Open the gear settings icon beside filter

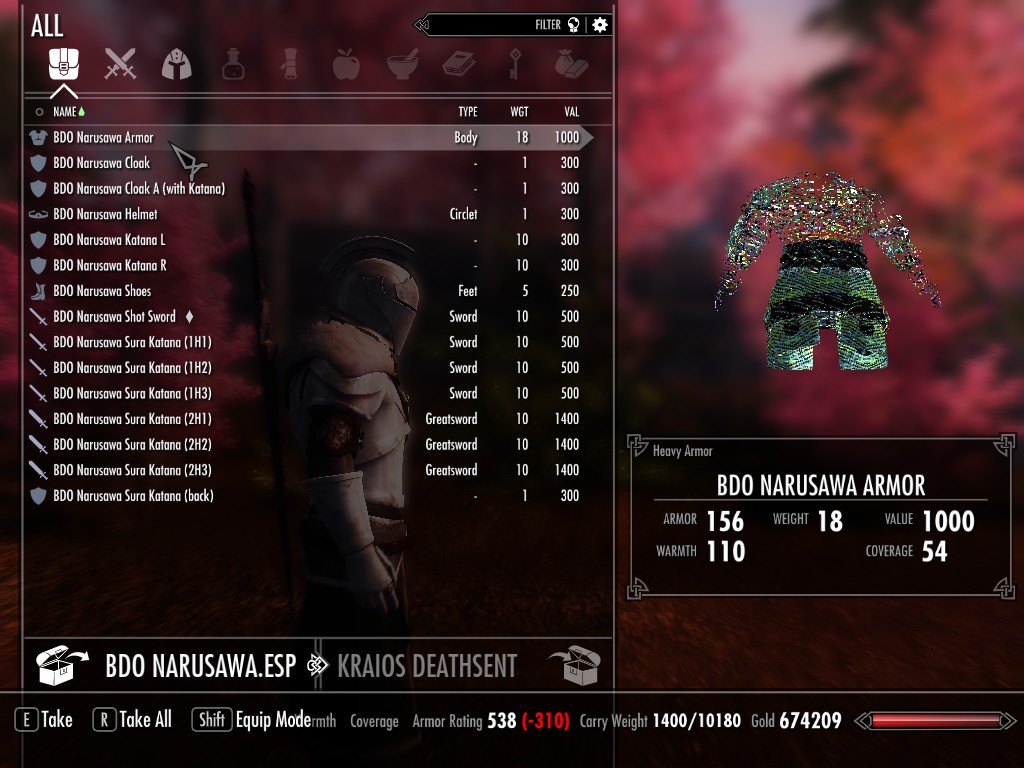[600, 25]
